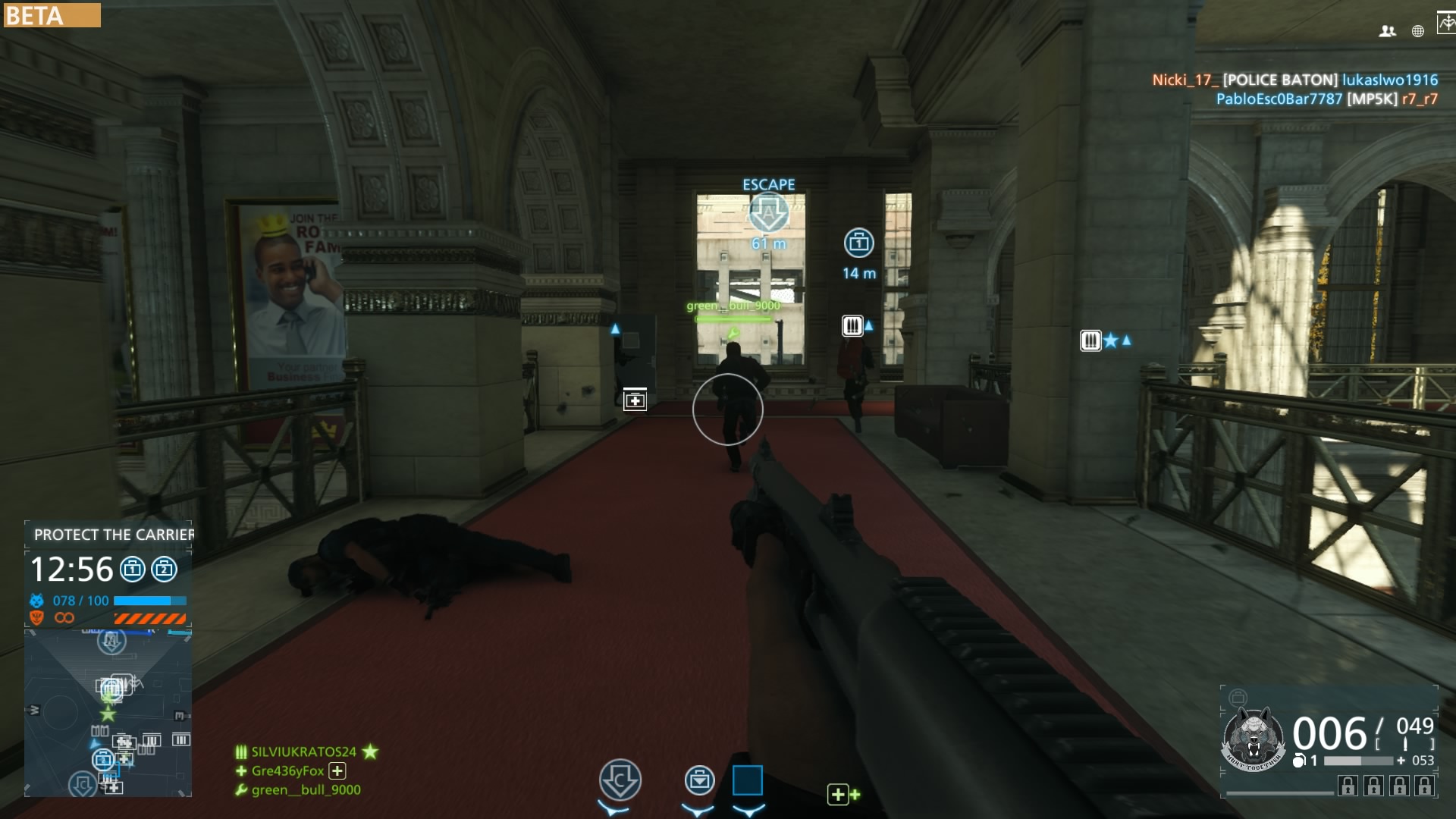
Task: Click the ammo marker with star
Action: [1091, 340]
